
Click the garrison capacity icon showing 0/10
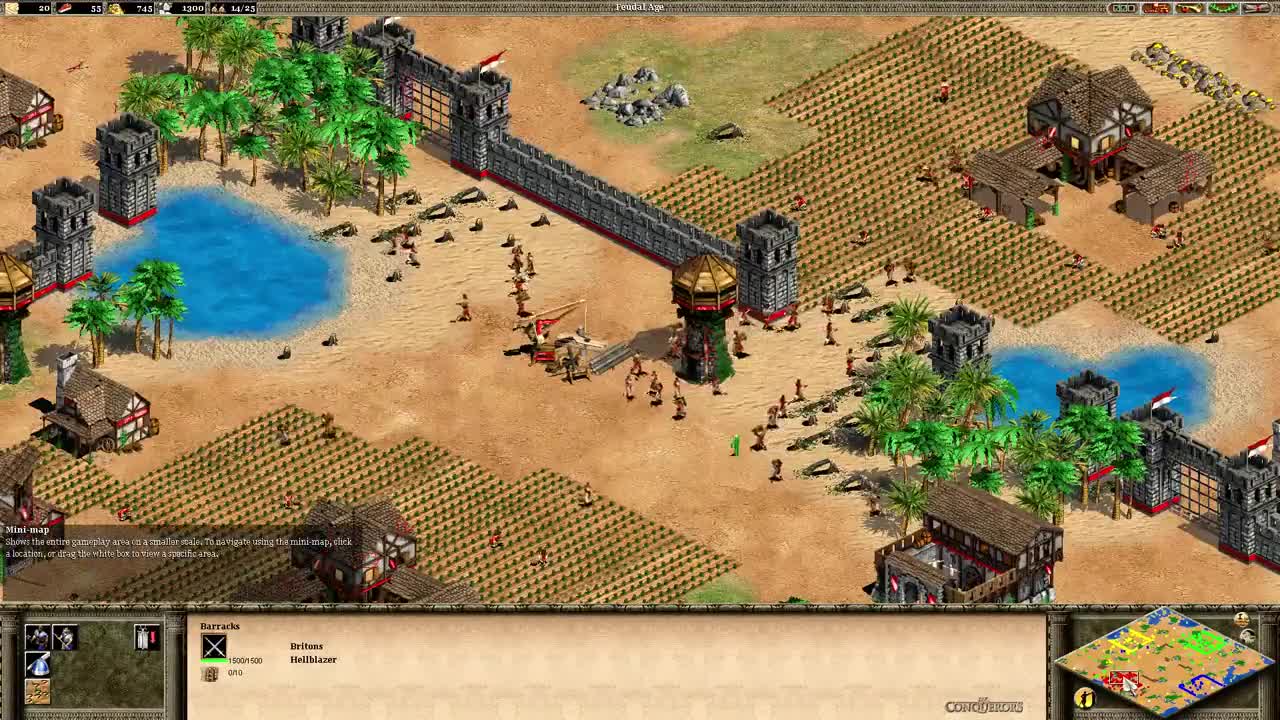[x=211, y=673]
